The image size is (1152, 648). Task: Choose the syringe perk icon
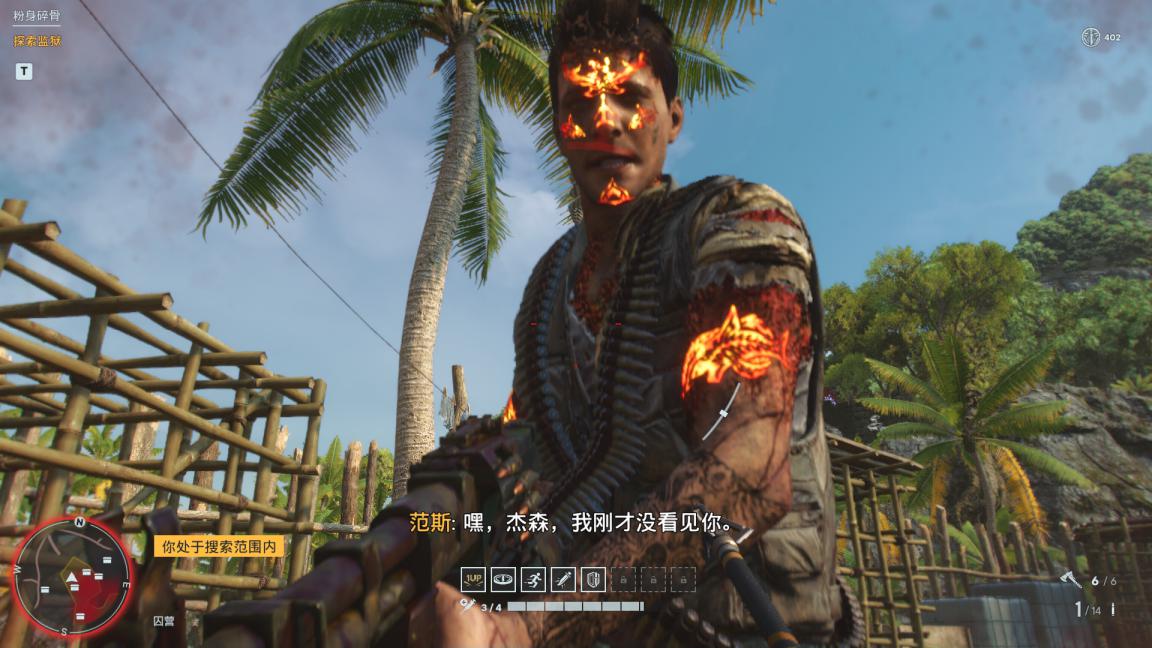click(563, 579)
